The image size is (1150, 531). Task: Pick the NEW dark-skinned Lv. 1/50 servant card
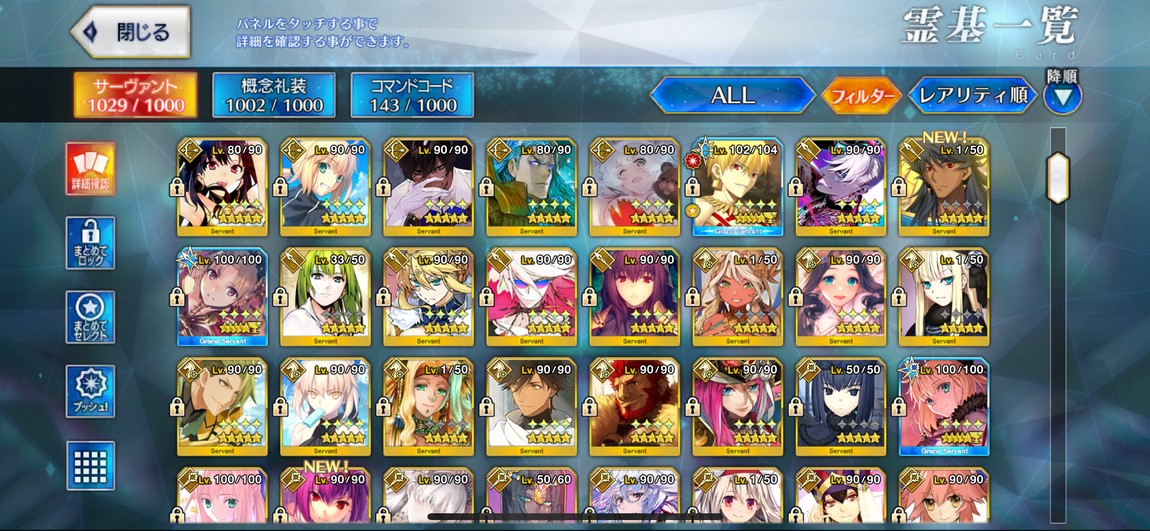coord(943,186)
